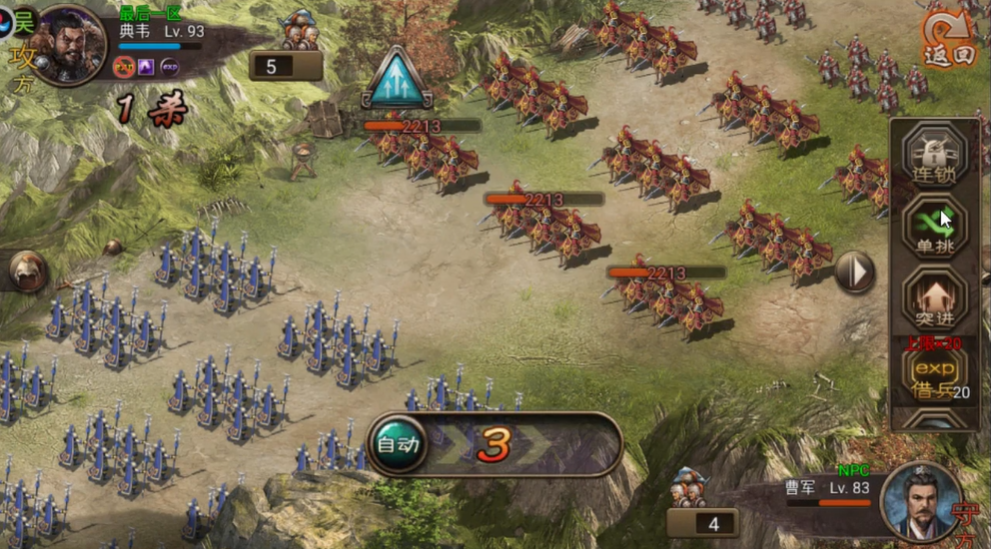Image resolution: width=991 pixels, height=549 pixels.
Task: Inspect the round exp buff icon under 典韦
Action: [170, 68]
